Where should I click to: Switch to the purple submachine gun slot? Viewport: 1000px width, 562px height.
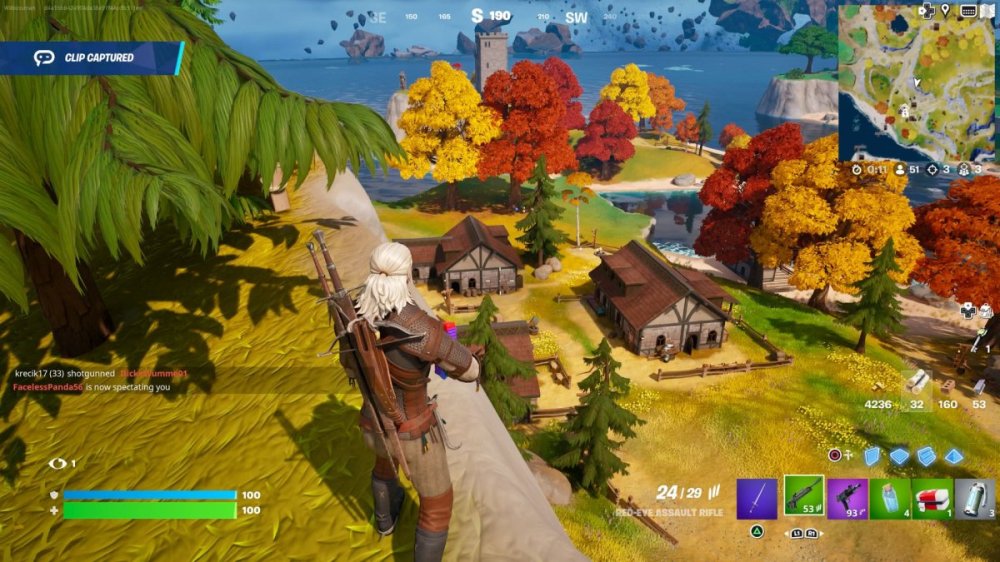point(847,498)
